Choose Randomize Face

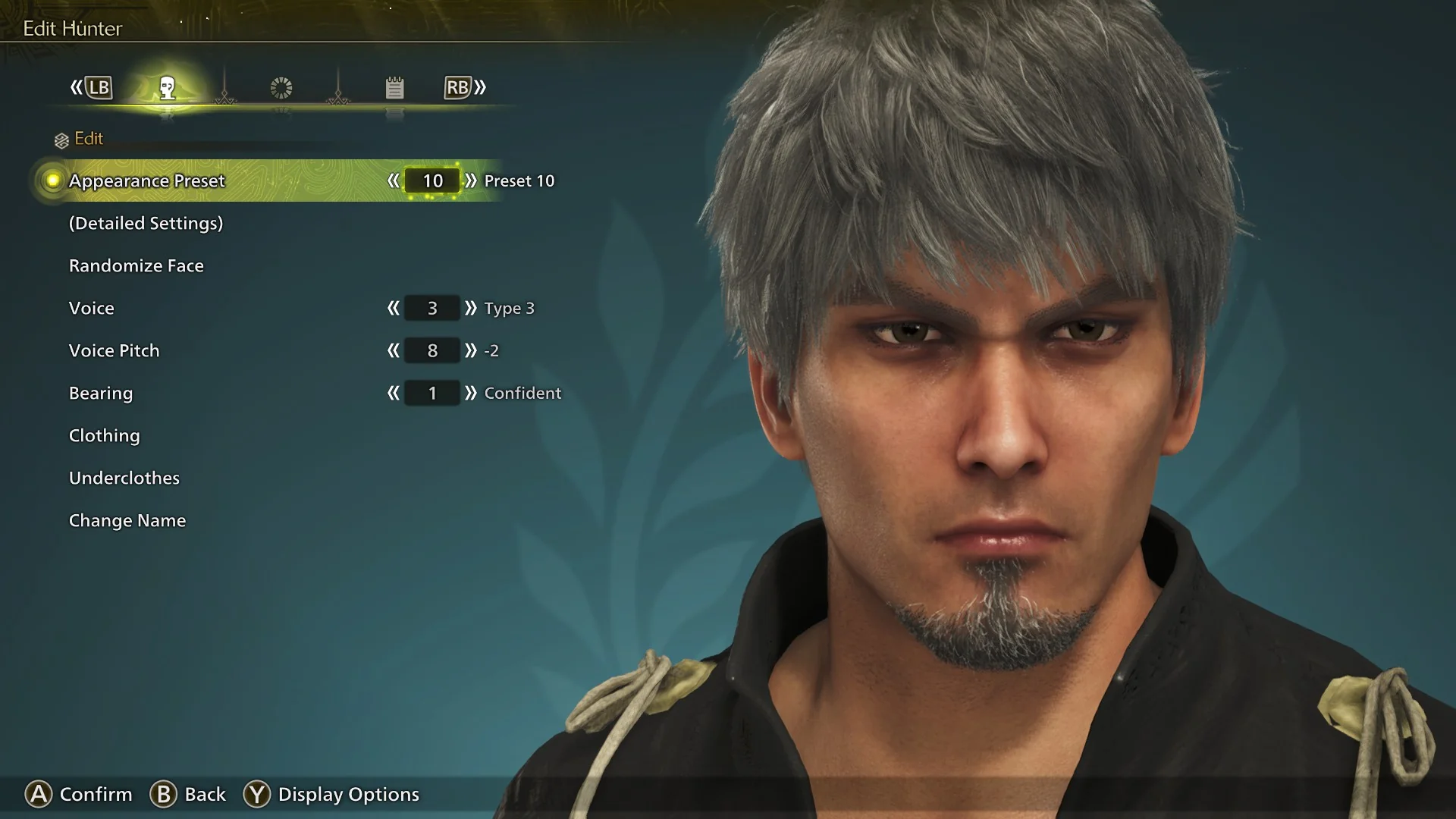[136, 265]
